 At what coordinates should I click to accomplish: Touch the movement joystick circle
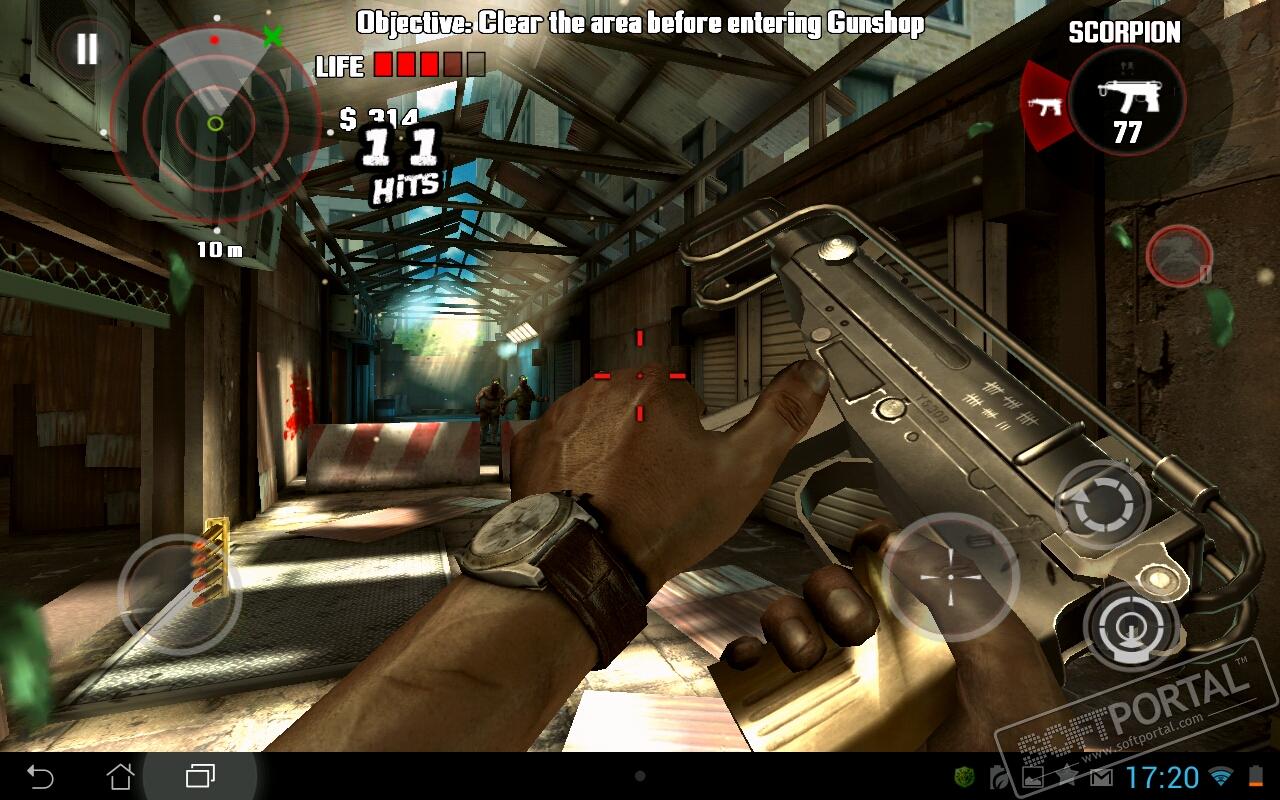click(x=178, y=594)
